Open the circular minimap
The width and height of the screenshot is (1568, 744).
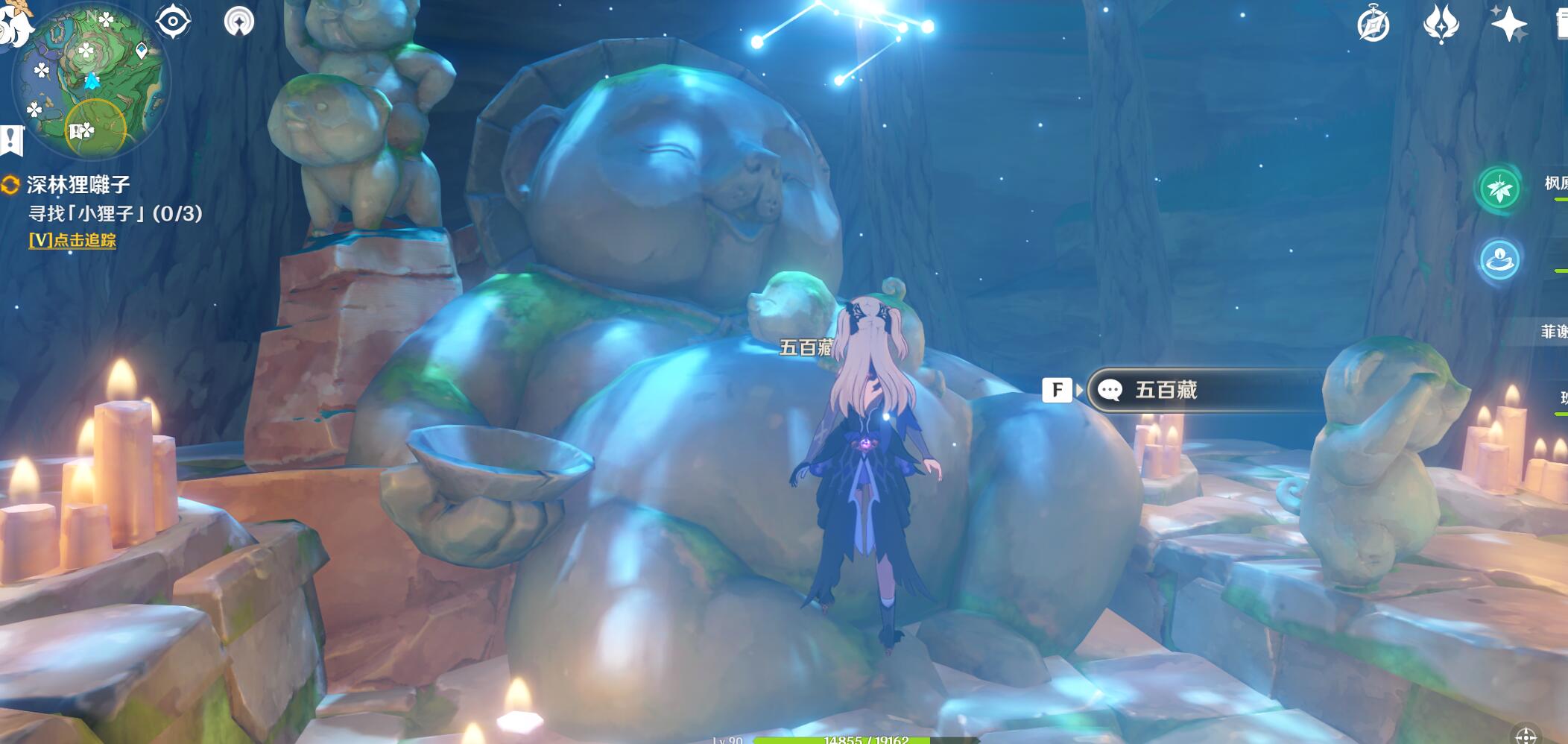point(91,81)
